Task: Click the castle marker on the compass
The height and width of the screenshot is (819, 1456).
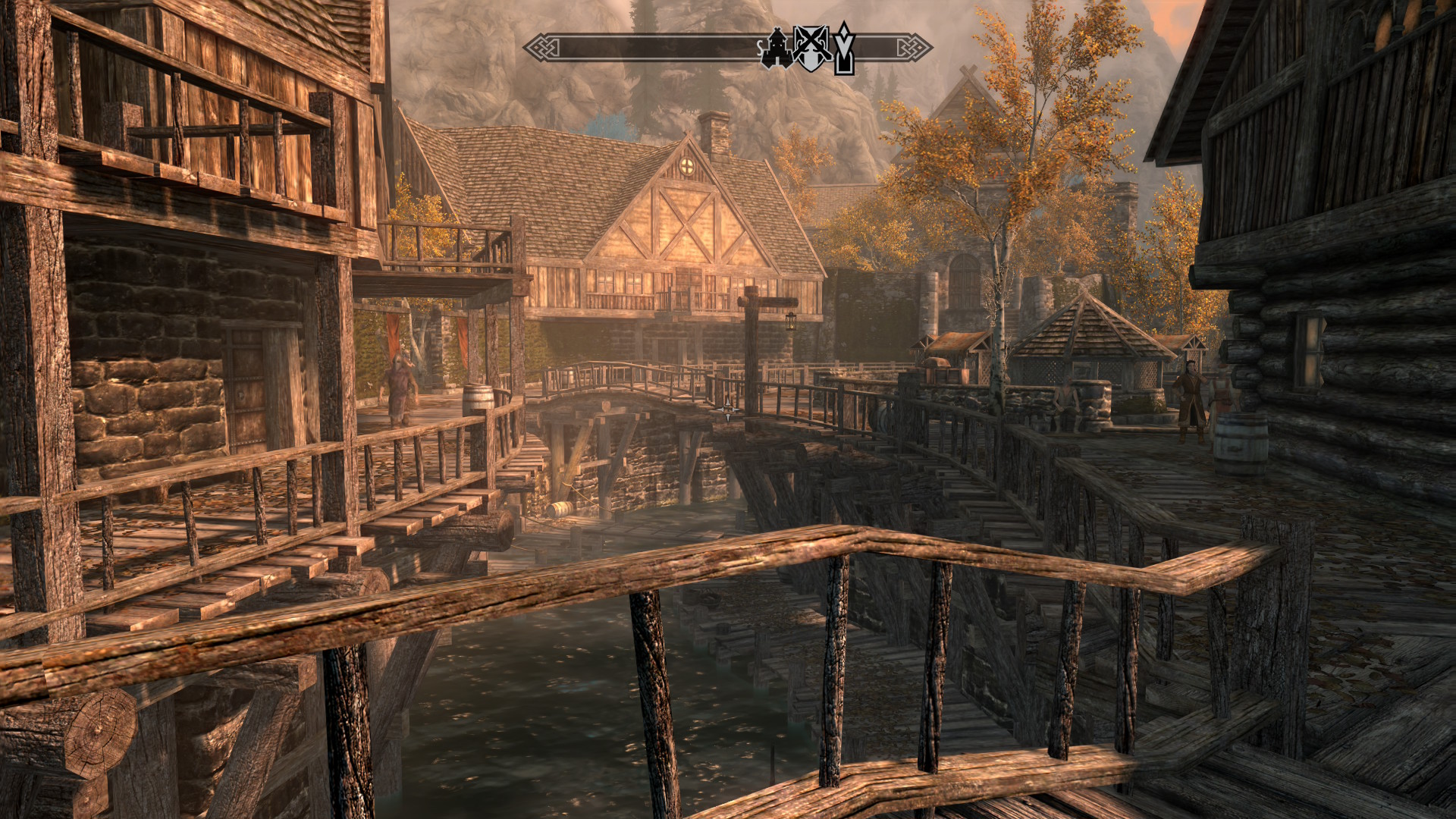Action: pos(777,49)
